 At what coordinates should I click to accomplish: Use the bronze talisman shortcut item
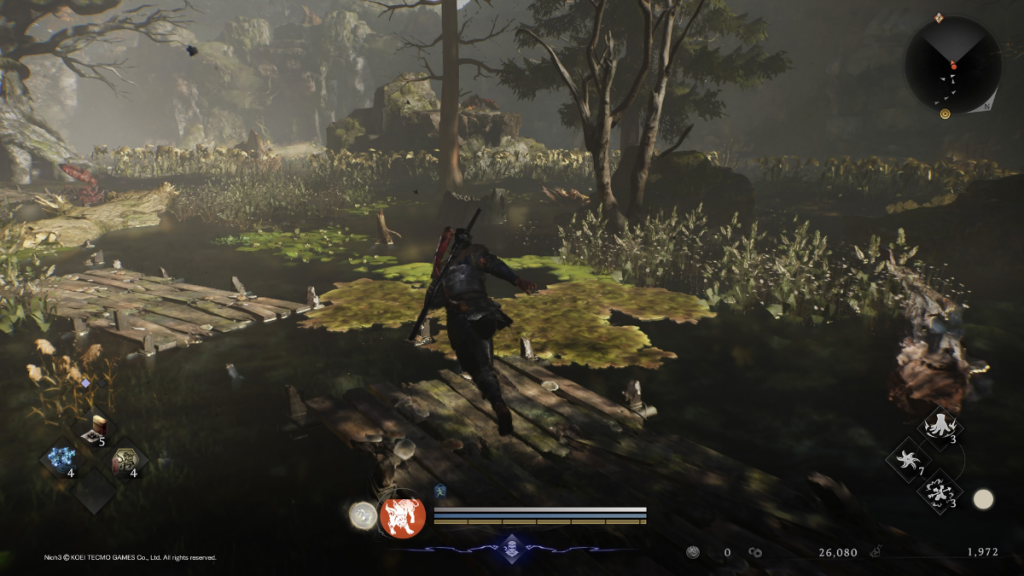(128, 460)
